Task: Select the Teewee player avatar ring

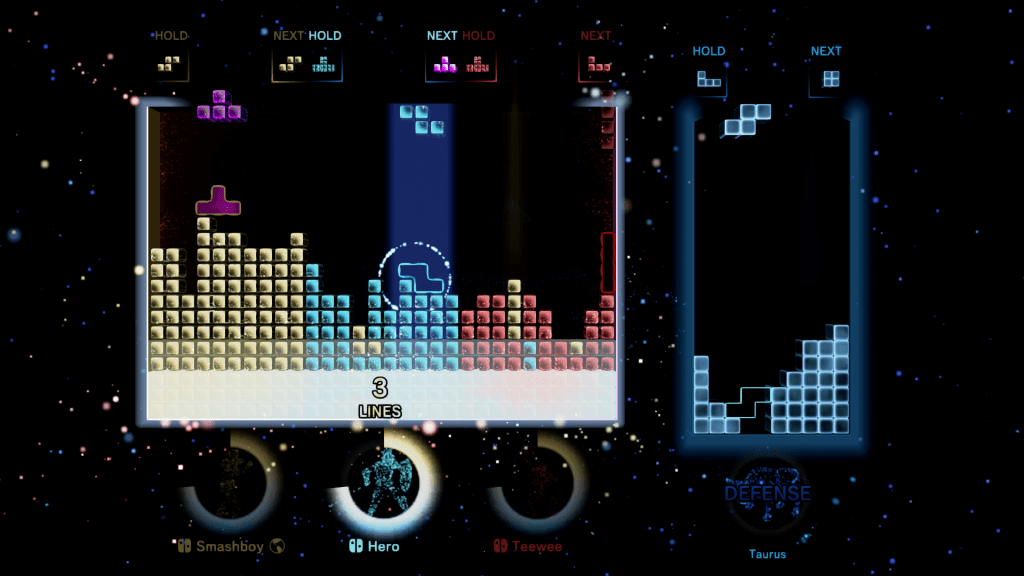Action: [x=536, y=484]
